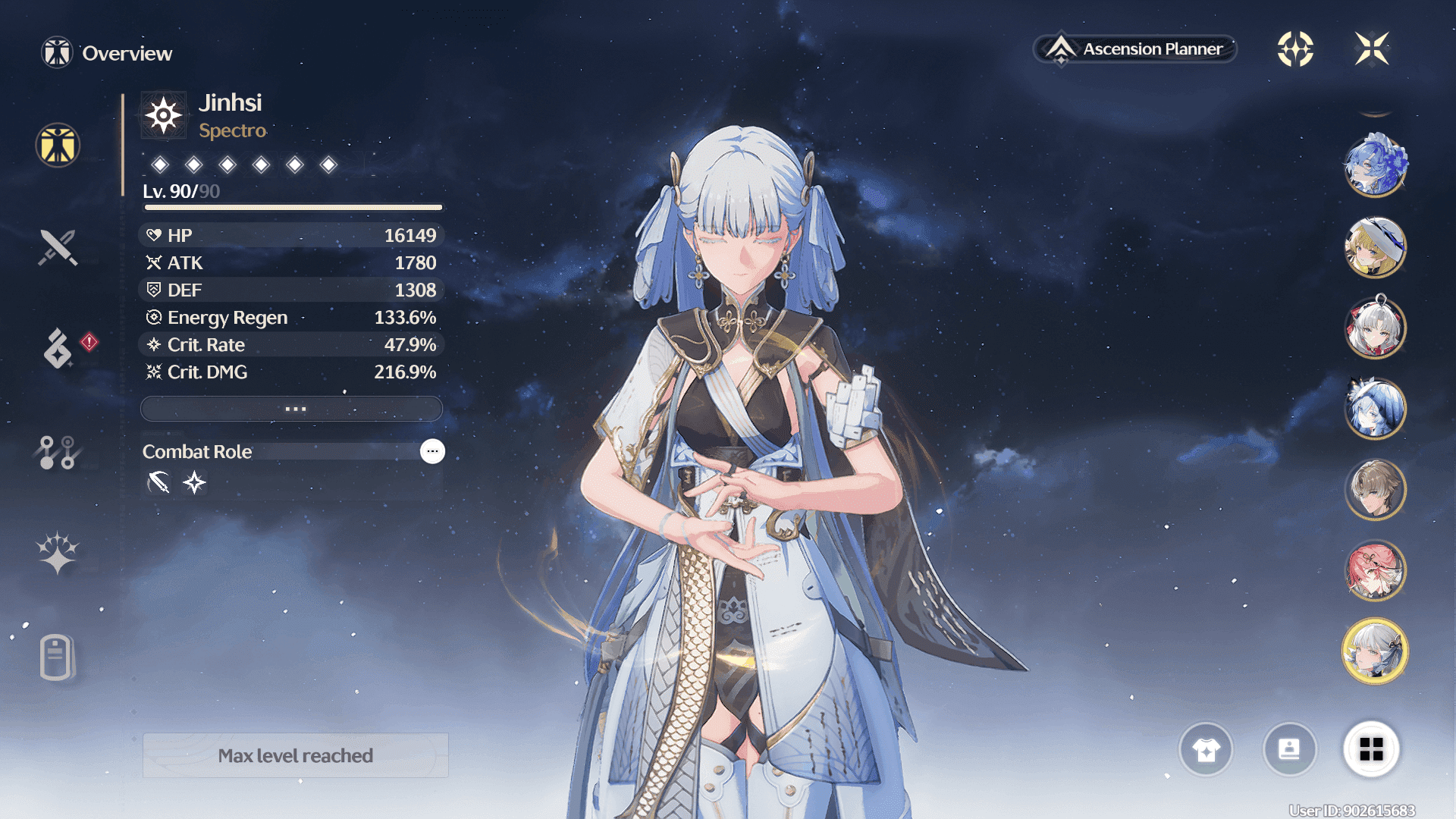Open the character profile card button
The image size is (1456, 819).
click(x=1289, y=750)
